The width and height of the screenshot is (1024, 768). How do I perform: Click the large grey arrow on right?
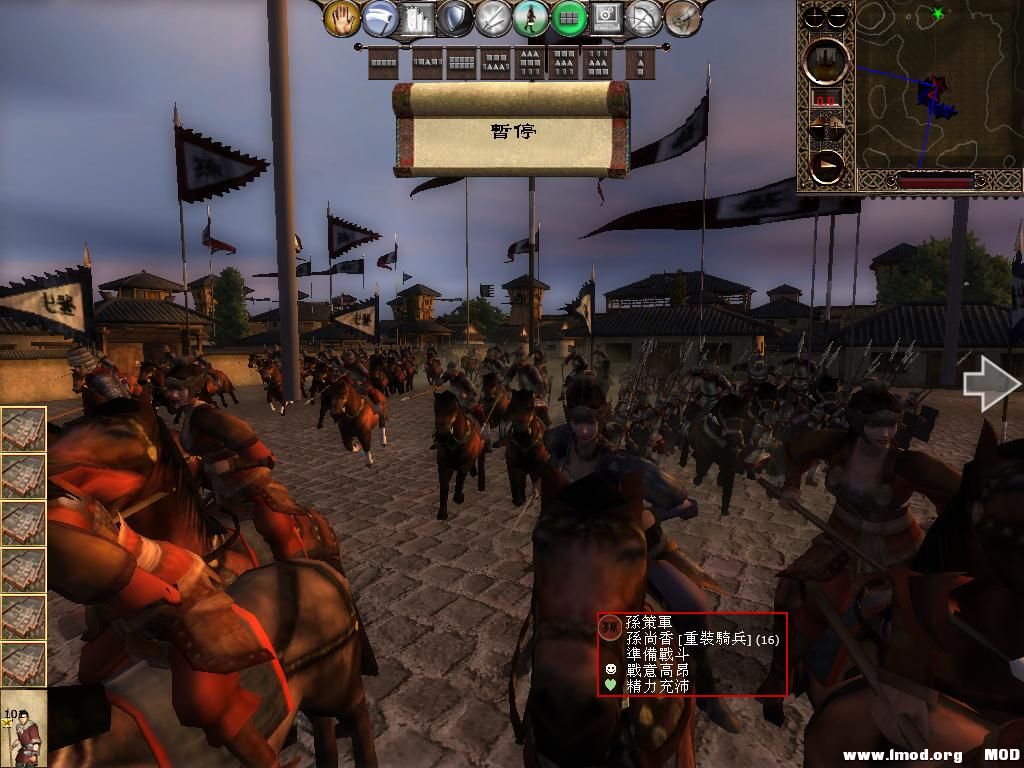(990, 385)
